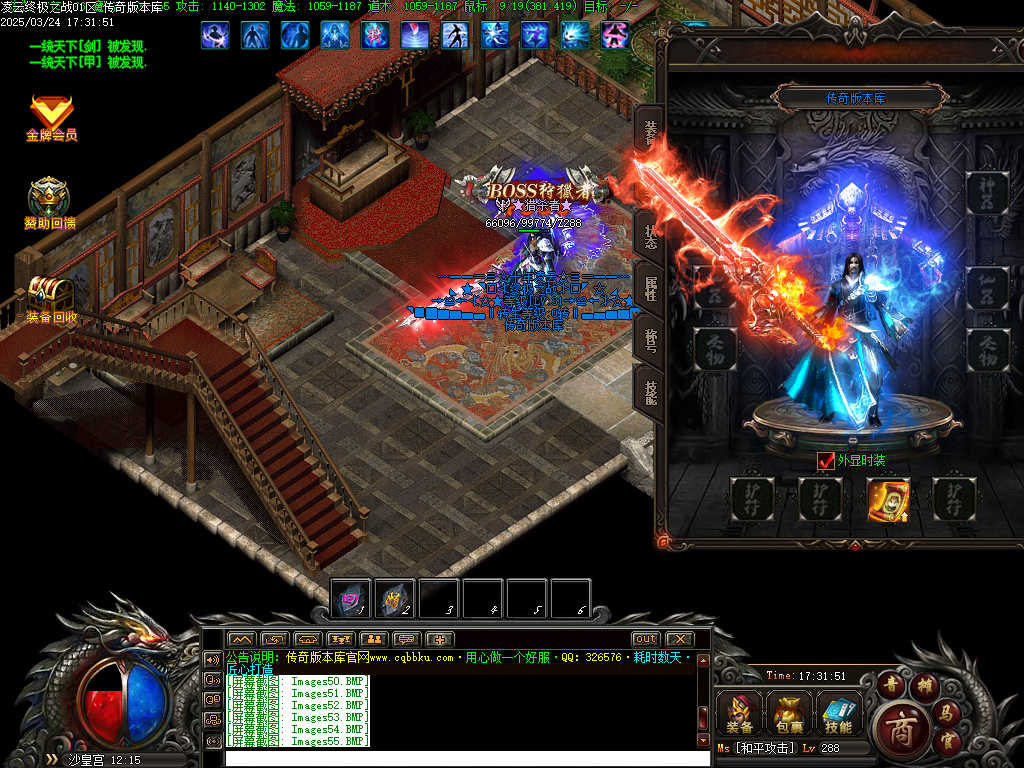Open the 装备 equipment button in the bottom bar

coord(740,714)
